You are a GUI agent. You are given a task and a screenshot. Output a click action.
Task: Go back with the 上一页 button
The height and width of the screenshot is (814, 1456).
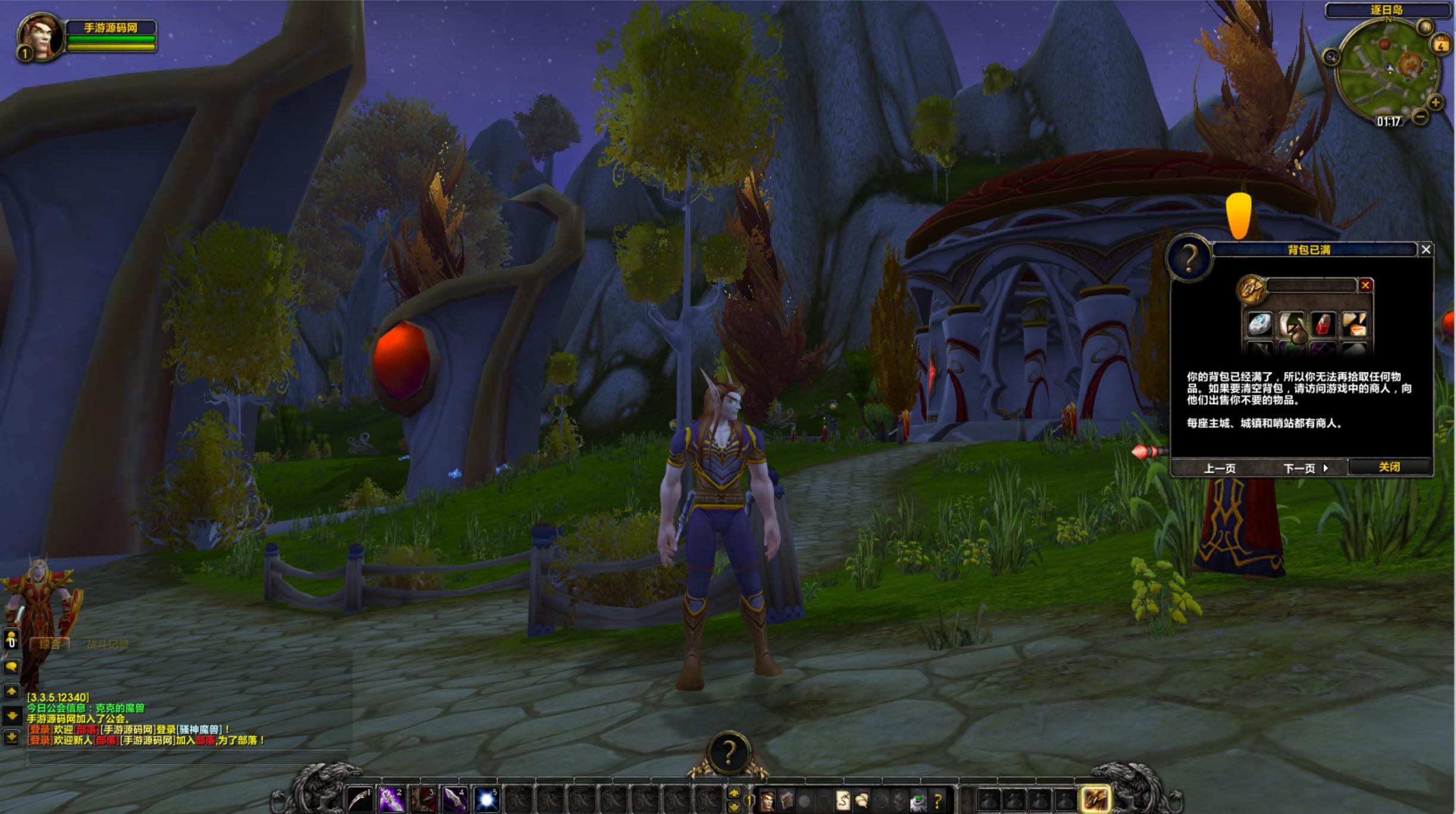point(1220,469)
